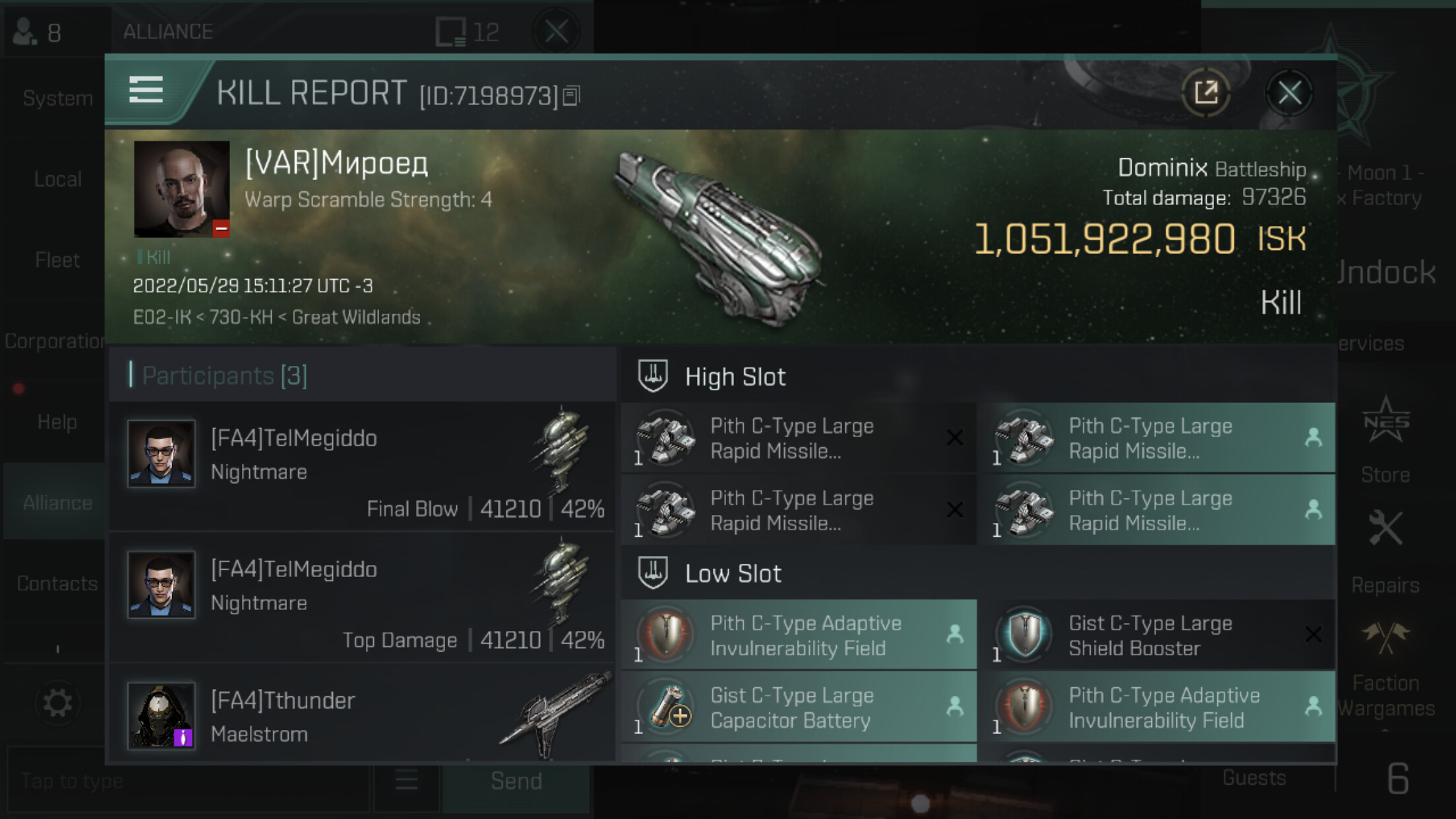View the victim Мироед portrait
This screenshot has height=819, width=1456.
[x=181, y=189]
